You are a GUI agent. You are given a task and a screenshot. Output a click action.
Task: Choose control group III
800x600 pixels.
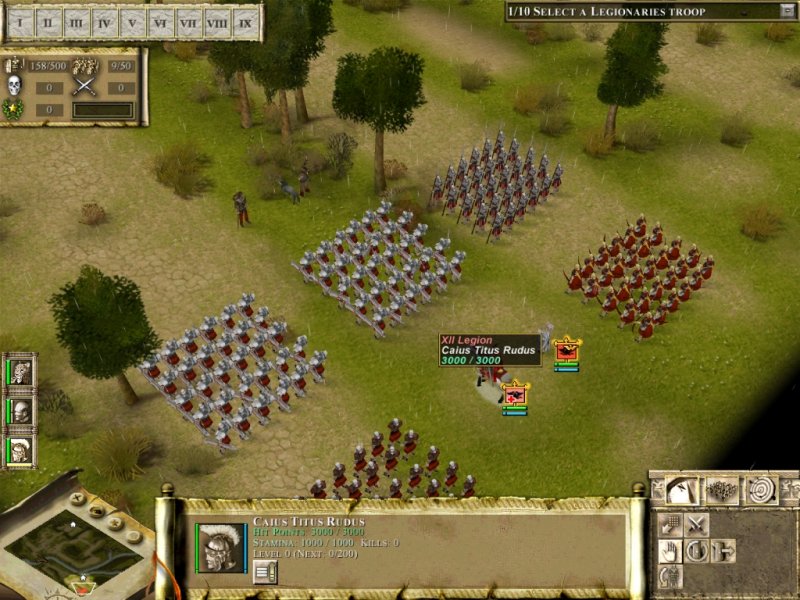(x=77, y=22)
